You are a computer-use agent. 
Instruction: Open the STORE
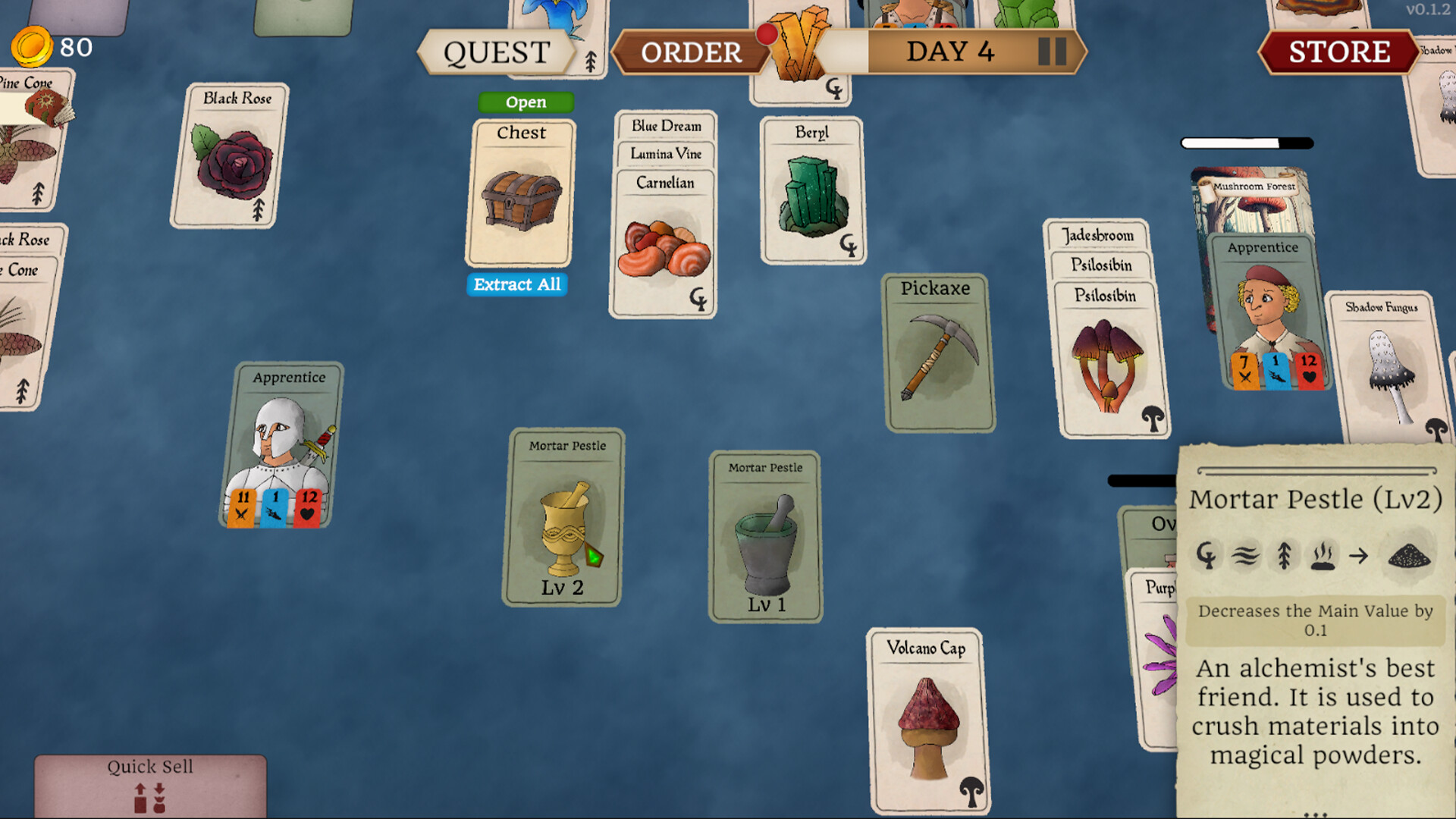(1339, 51)
